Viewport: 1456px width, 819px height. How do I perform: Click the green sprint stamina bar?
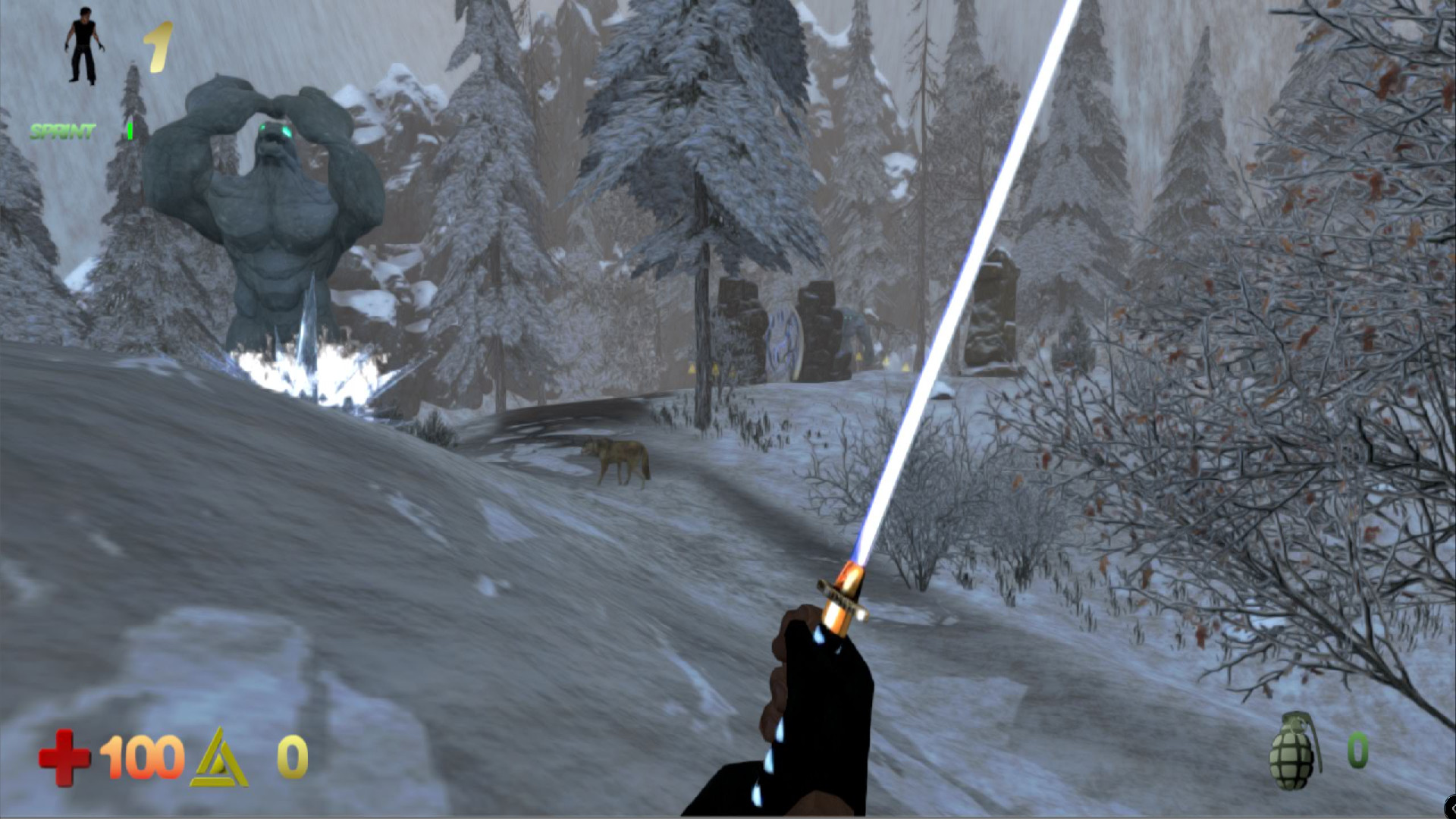click(131, 129)
